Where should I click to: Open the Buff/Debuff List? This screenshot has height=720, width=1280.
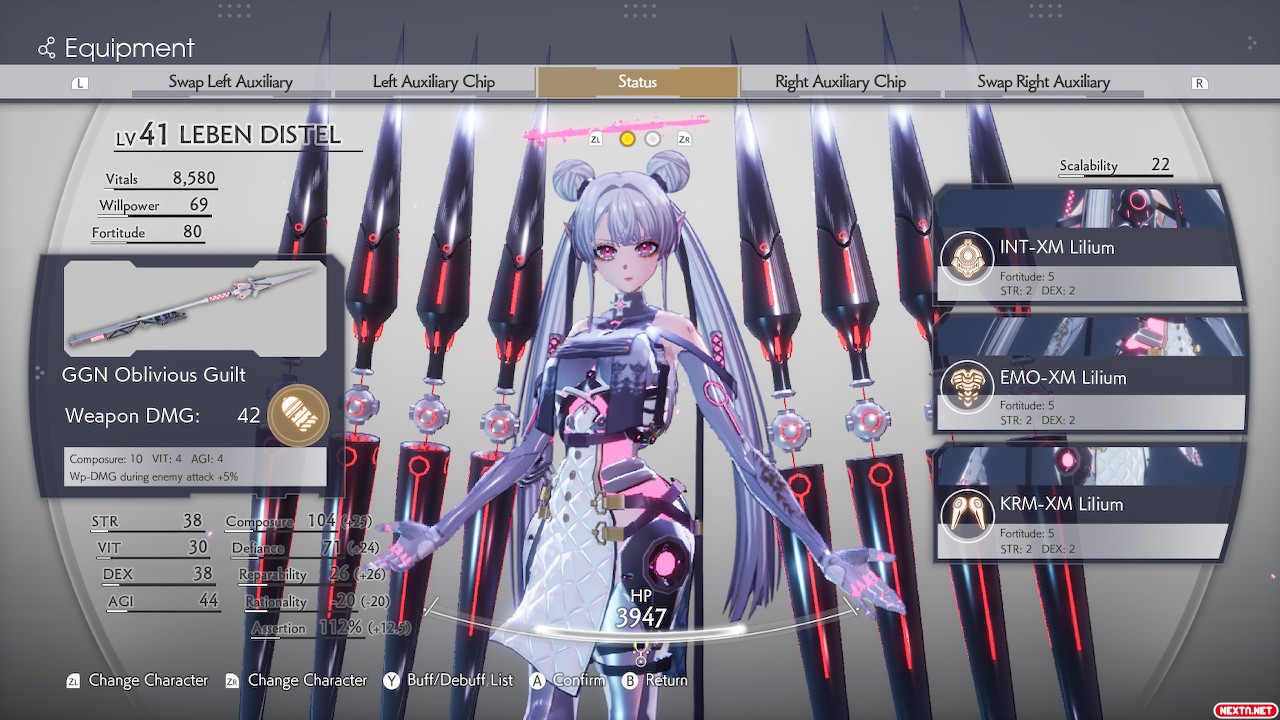(448, 680)
